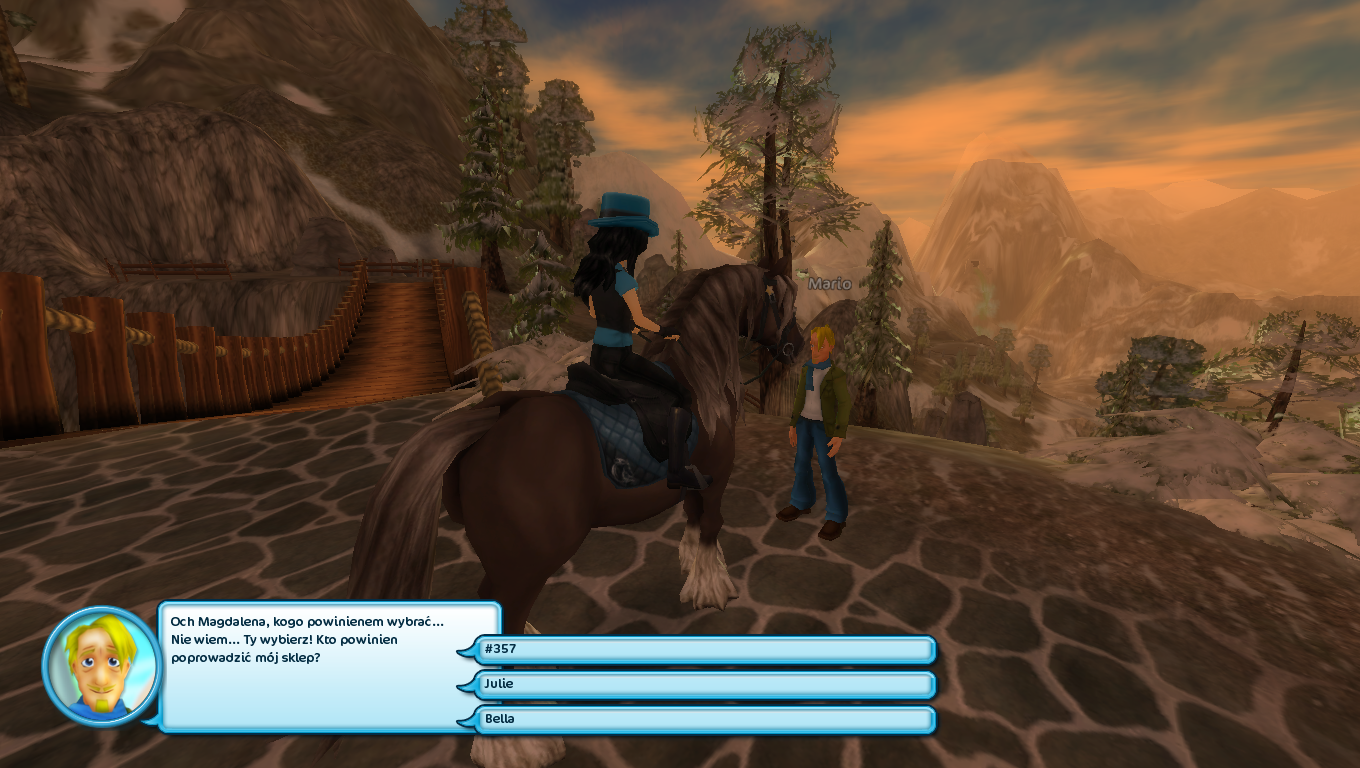Choose "Julie" to run the shop
This screenshot has height=768, width=1360.
point(700,684)
